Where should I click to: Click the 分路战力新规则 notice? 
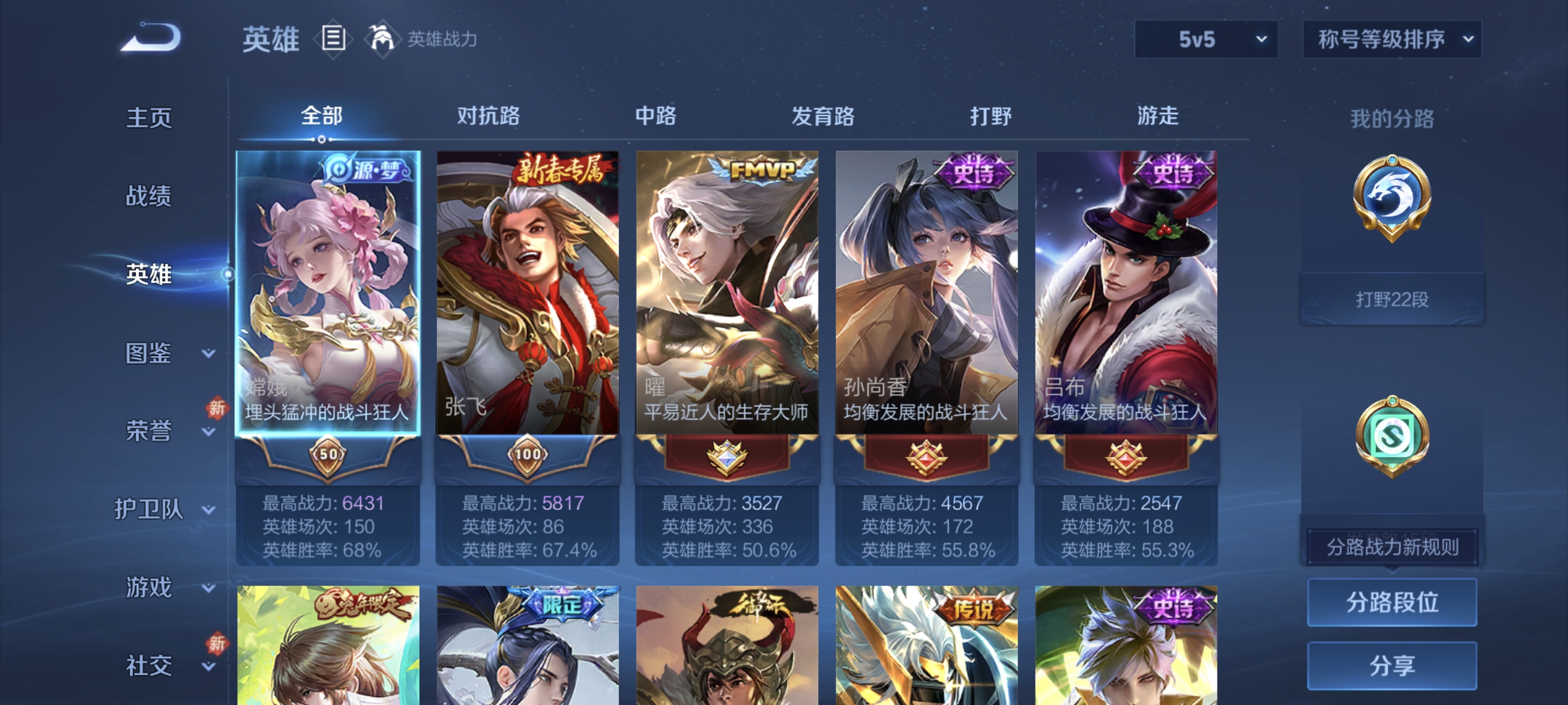point(1394,547)
